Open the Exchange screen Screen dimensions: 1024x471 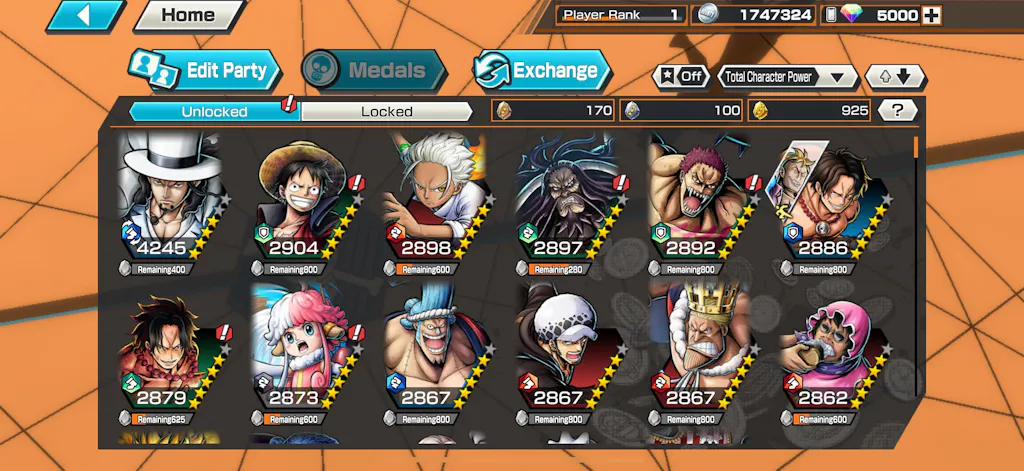point(542,70)
